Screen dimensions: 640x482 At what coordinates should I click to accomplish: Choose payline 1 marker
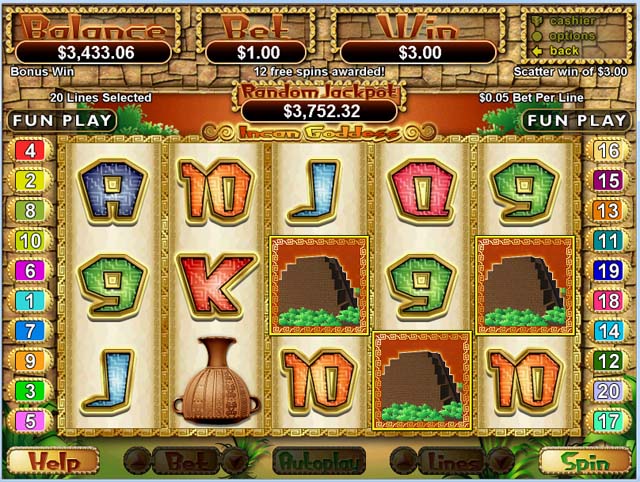tap(28, 301)
